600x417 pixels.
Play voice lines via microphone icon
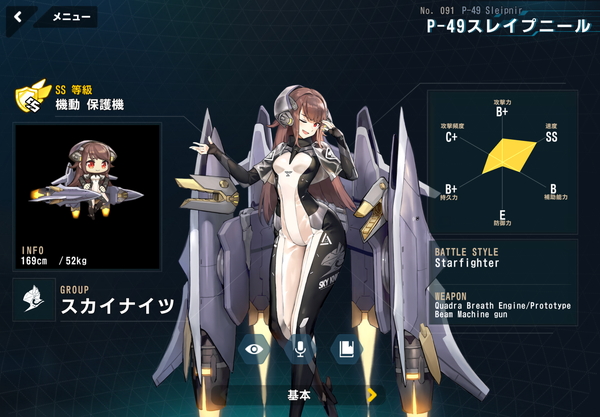click(x=299, y=348)
